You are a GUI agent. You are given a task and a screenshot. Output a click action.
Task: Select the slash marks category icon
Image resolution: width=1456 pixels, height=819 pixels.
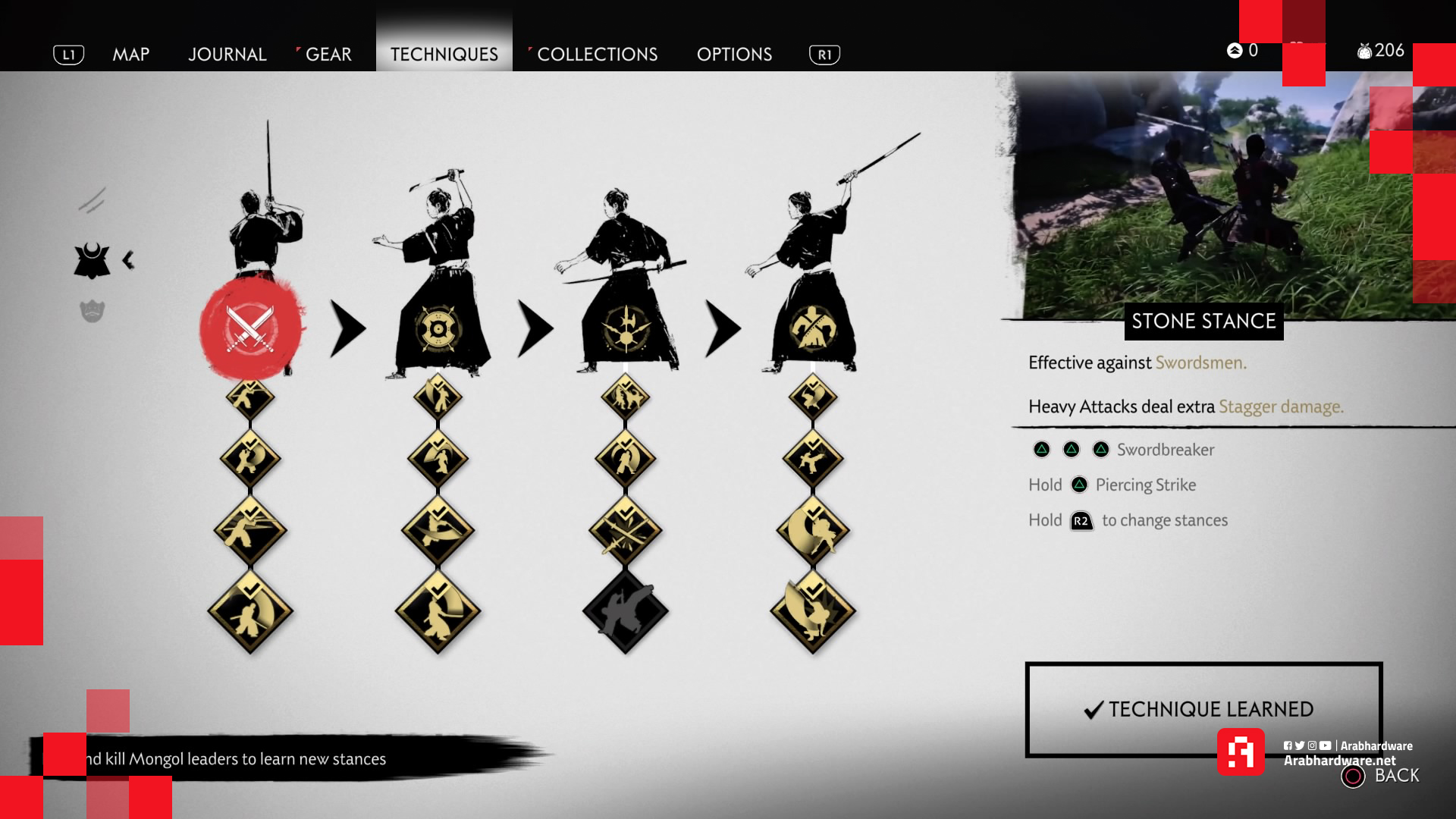(92, 201)
